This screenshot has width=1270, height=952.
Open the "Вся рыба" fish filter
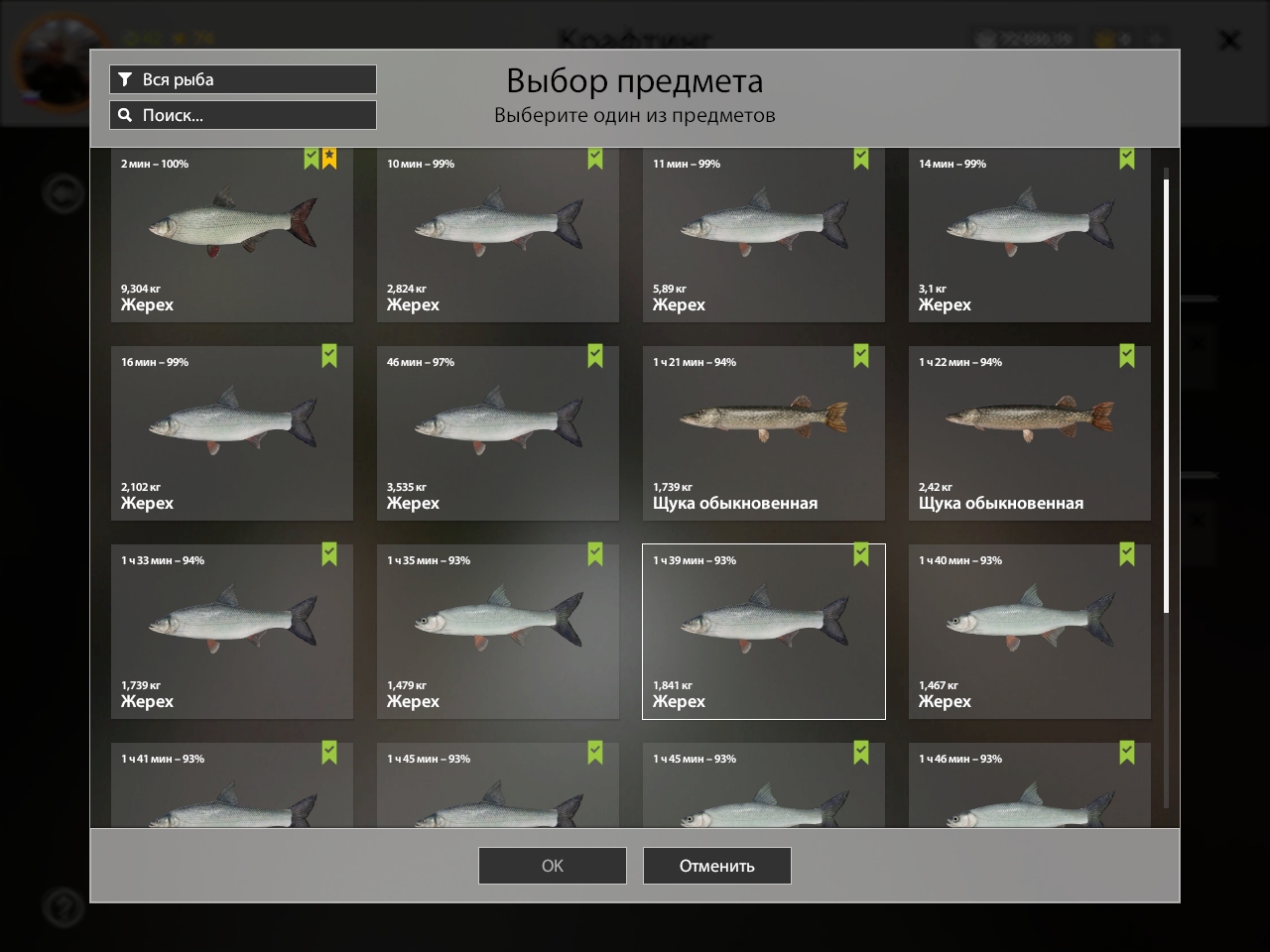point(242,79)
